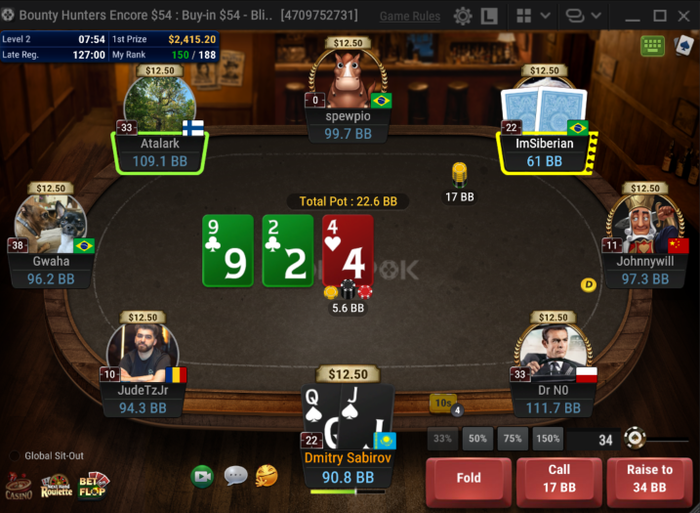Choose the 50% pot bet preset
The width and height of the screenshot is (700, 513).
478,439
